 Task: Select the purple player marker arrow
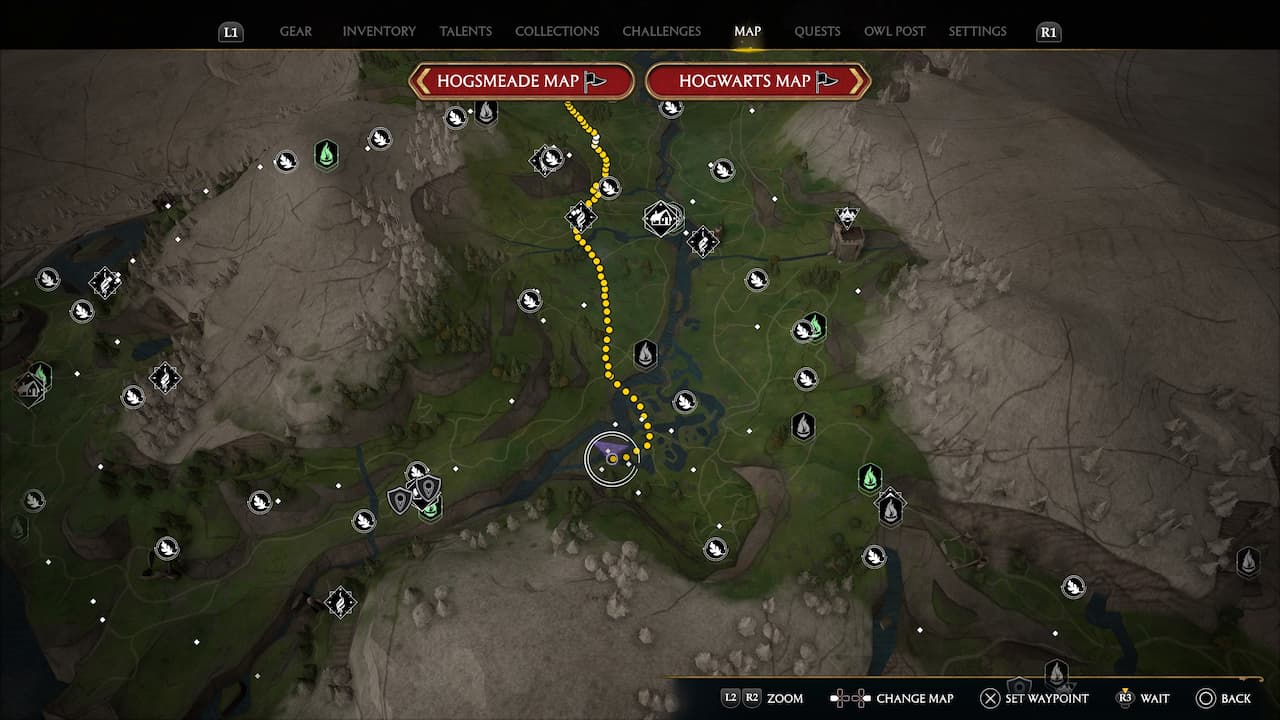tap(613, 450)
